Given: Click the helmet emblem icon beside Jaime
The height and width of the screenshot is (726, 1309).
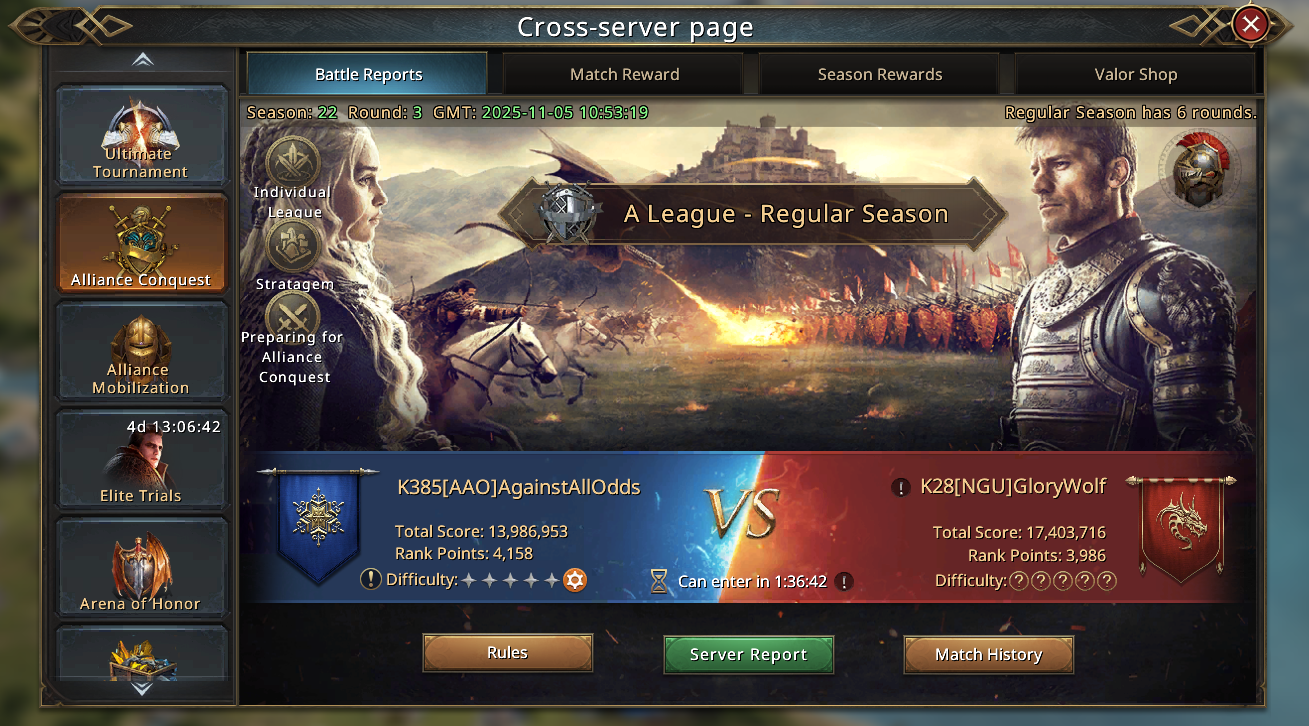Looking at the screenshot, I should click(1199, 168).
